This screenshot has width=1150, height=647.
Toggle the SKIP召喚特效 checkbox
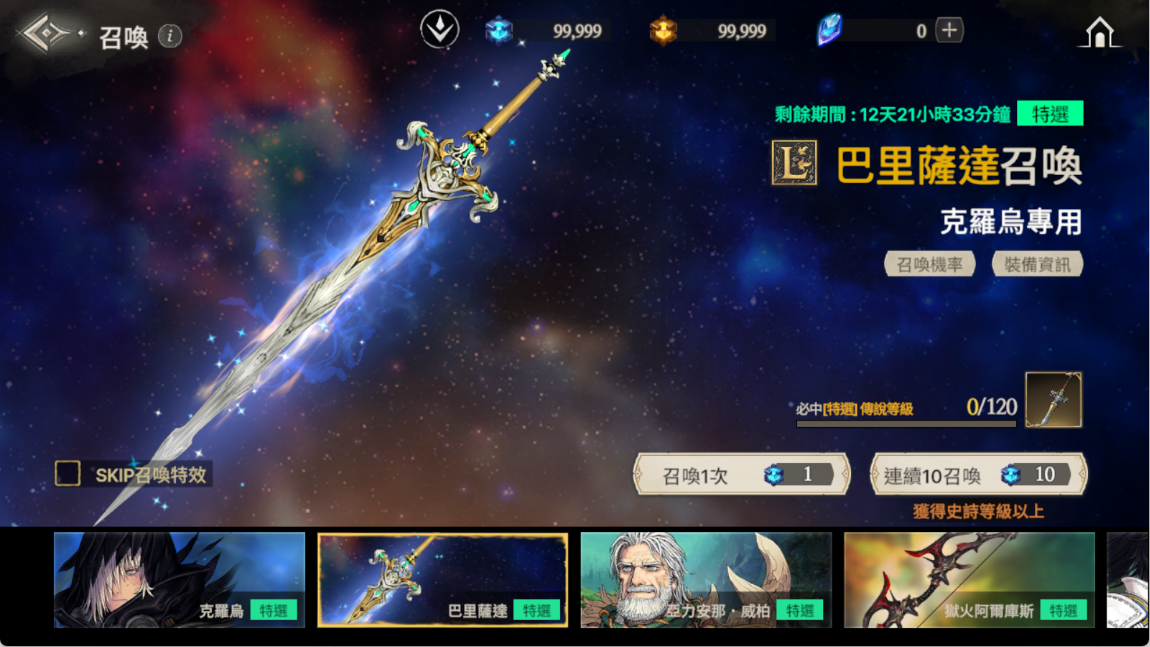68,473
